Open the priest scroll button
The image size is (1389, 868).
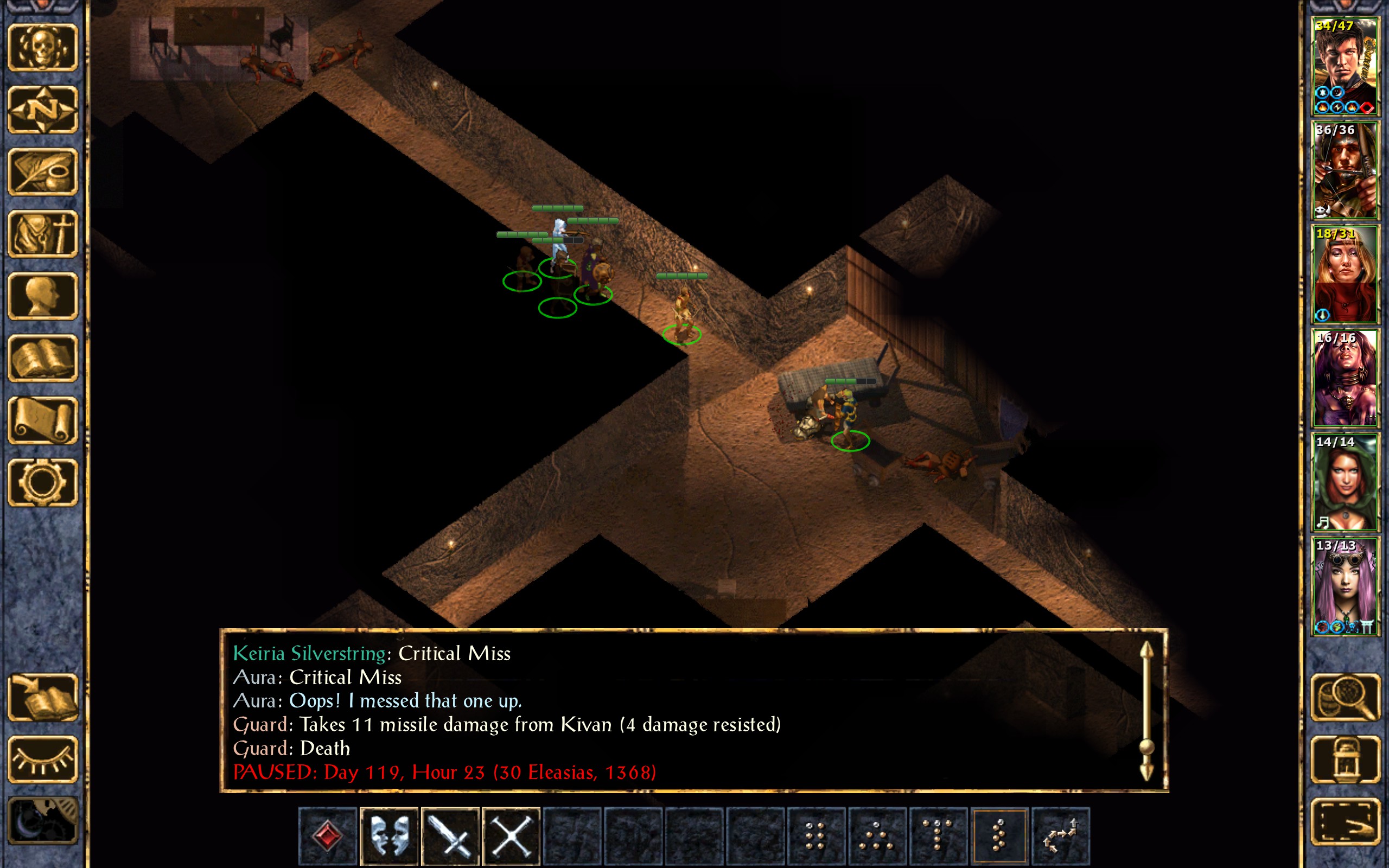coord(42,420)
